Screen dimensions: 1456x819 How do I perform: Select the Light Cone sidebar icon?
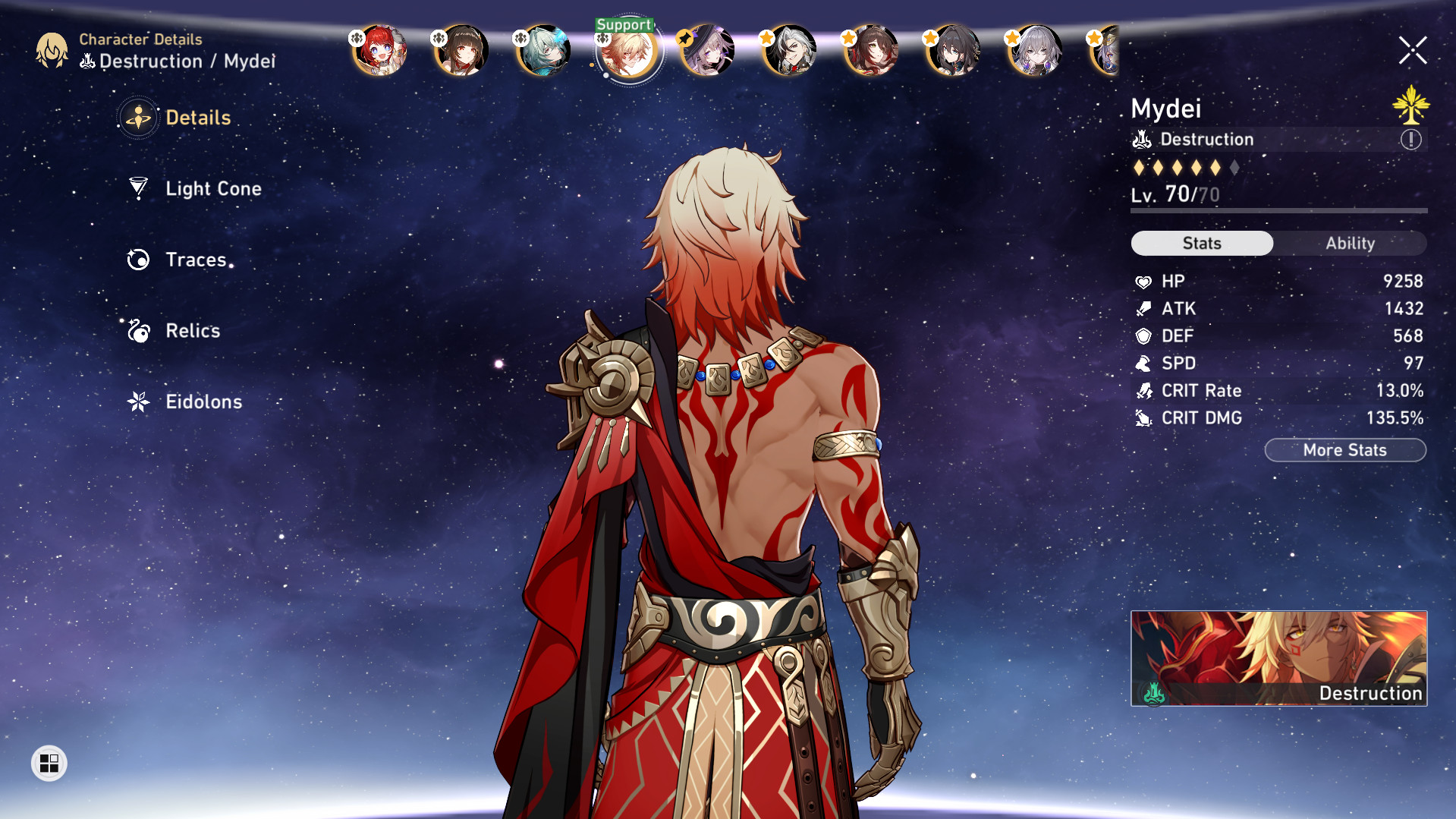pyautogui.click(x=139, y=189)
